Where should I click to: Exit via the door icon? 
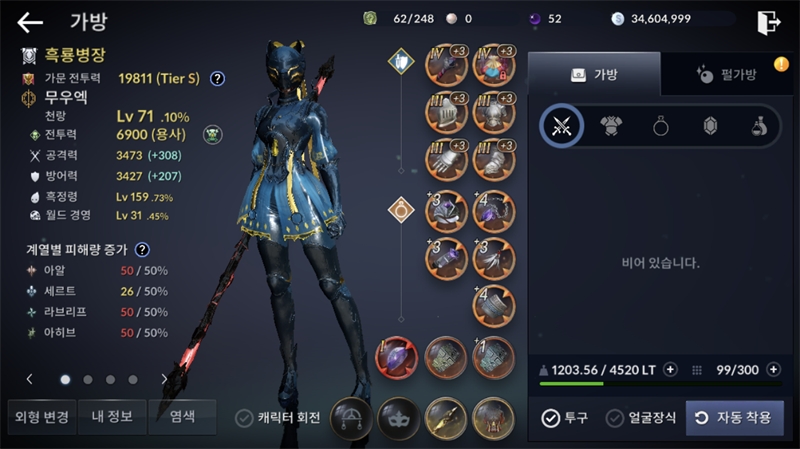pyautogui.click(x=767, y=21)
